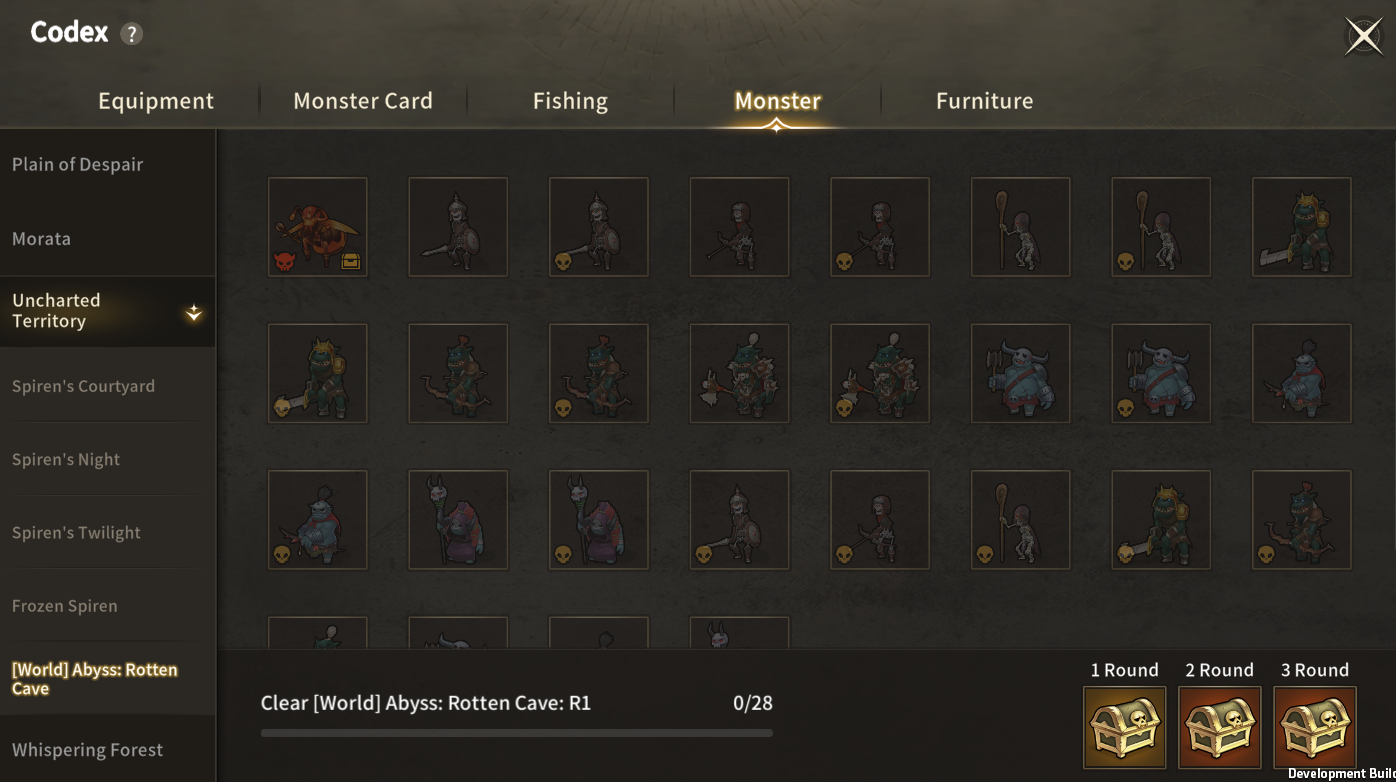Open the Codex help question mark
The width and height of the screenshot is (1396, 782).
pyautogui.click(x=131, y=34)
